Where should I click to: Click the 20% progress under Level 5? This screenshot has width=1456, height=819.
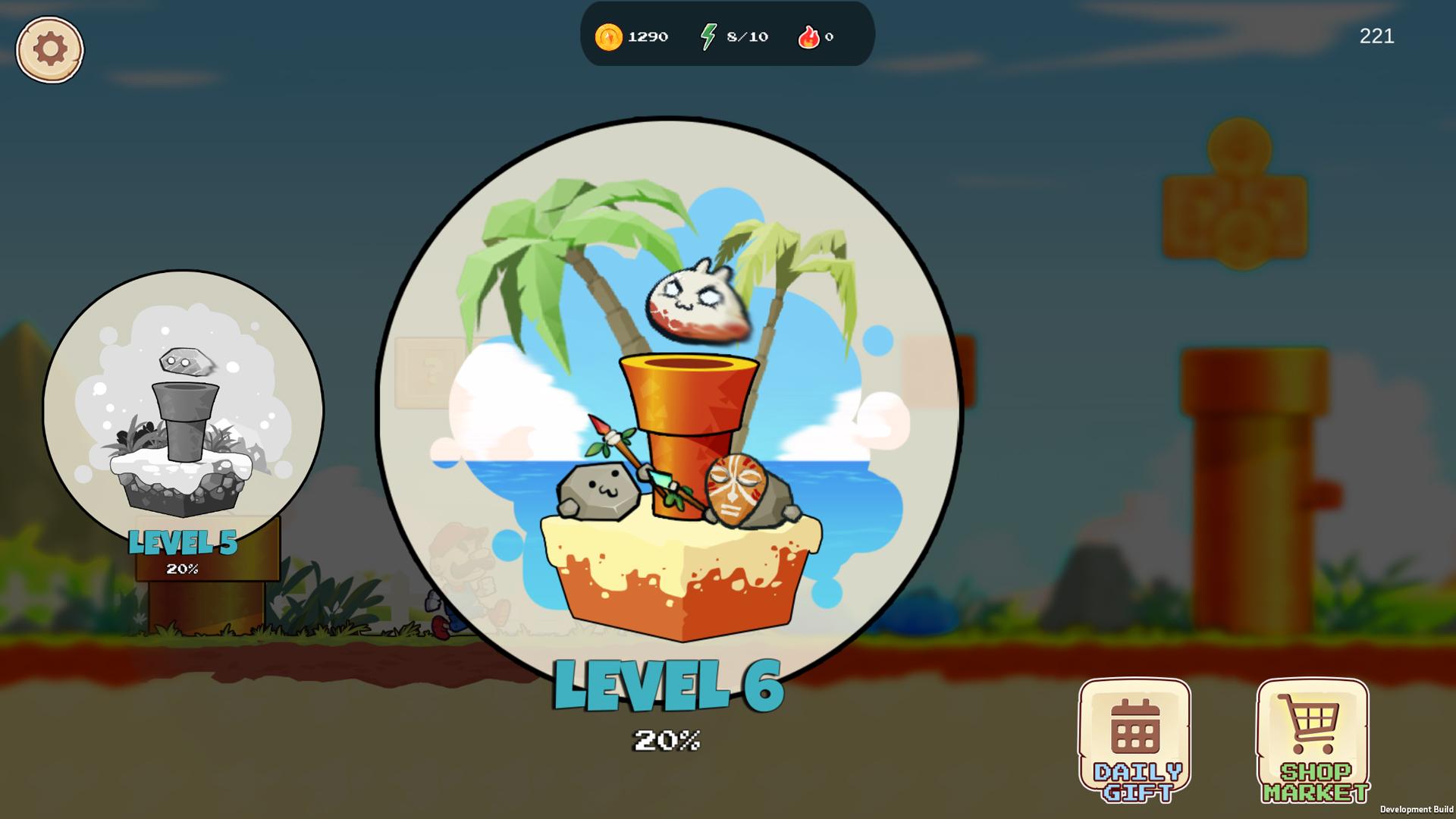(x=184, y=570)
